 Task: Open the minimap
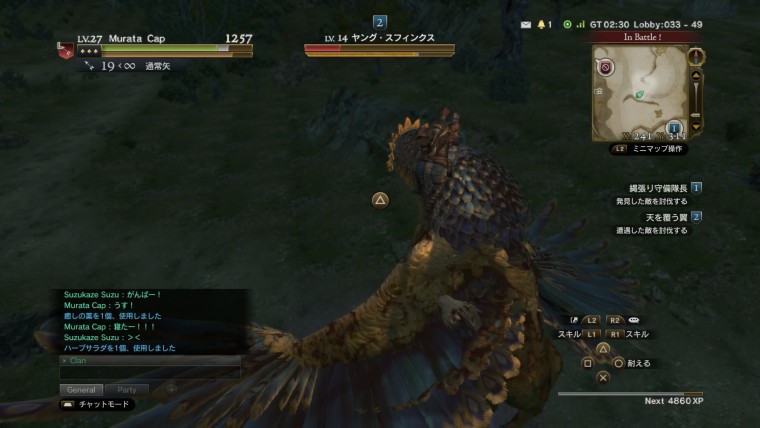click(x=640, y=92)
